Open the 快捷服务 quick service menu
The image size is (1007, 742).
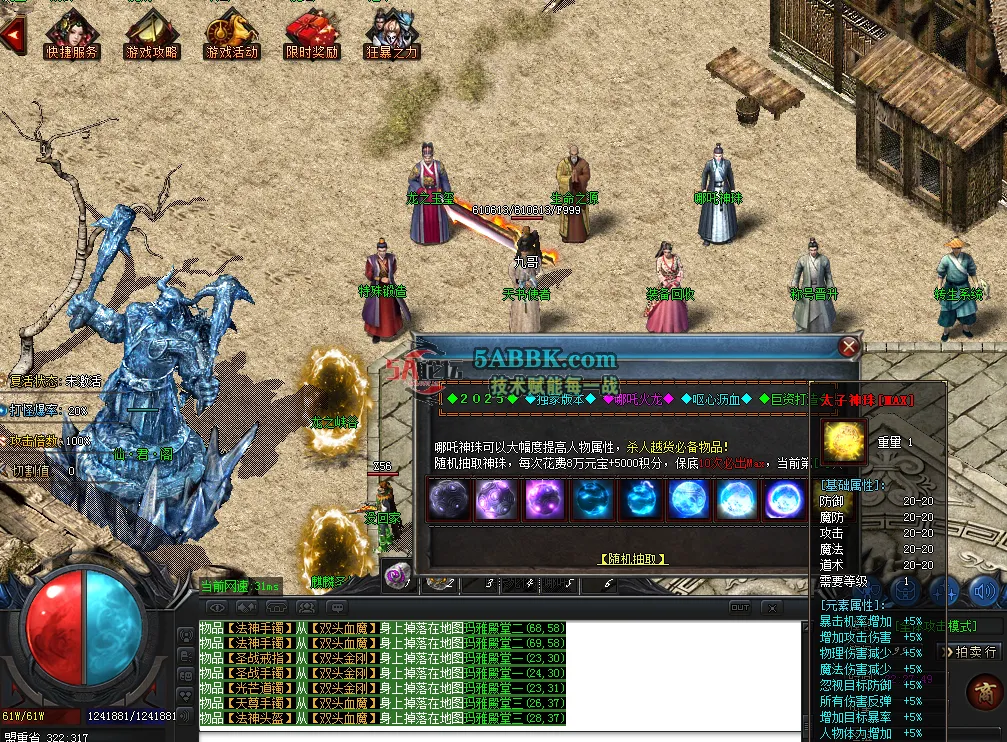click(71, 33)
